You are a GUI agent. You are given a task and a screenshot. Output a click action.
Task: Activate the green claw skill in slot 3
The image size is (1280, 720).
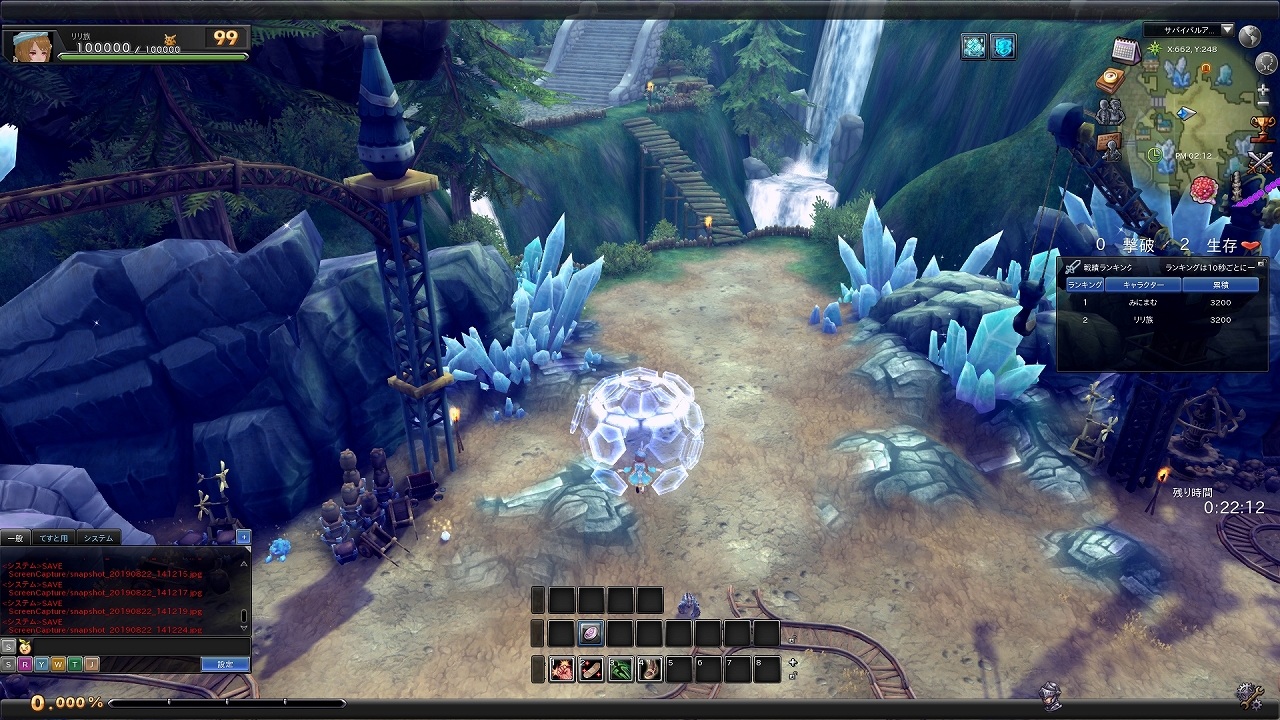pyautogui.click(x=621, y=669)
